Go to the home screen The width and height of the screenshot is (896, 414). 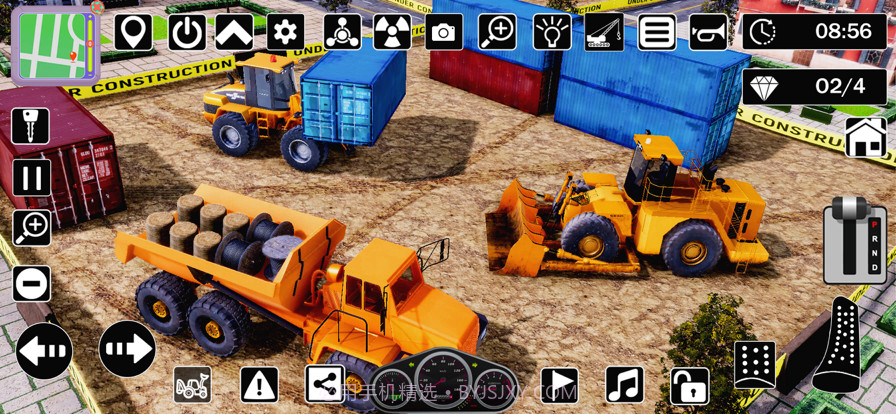[865, 137]
